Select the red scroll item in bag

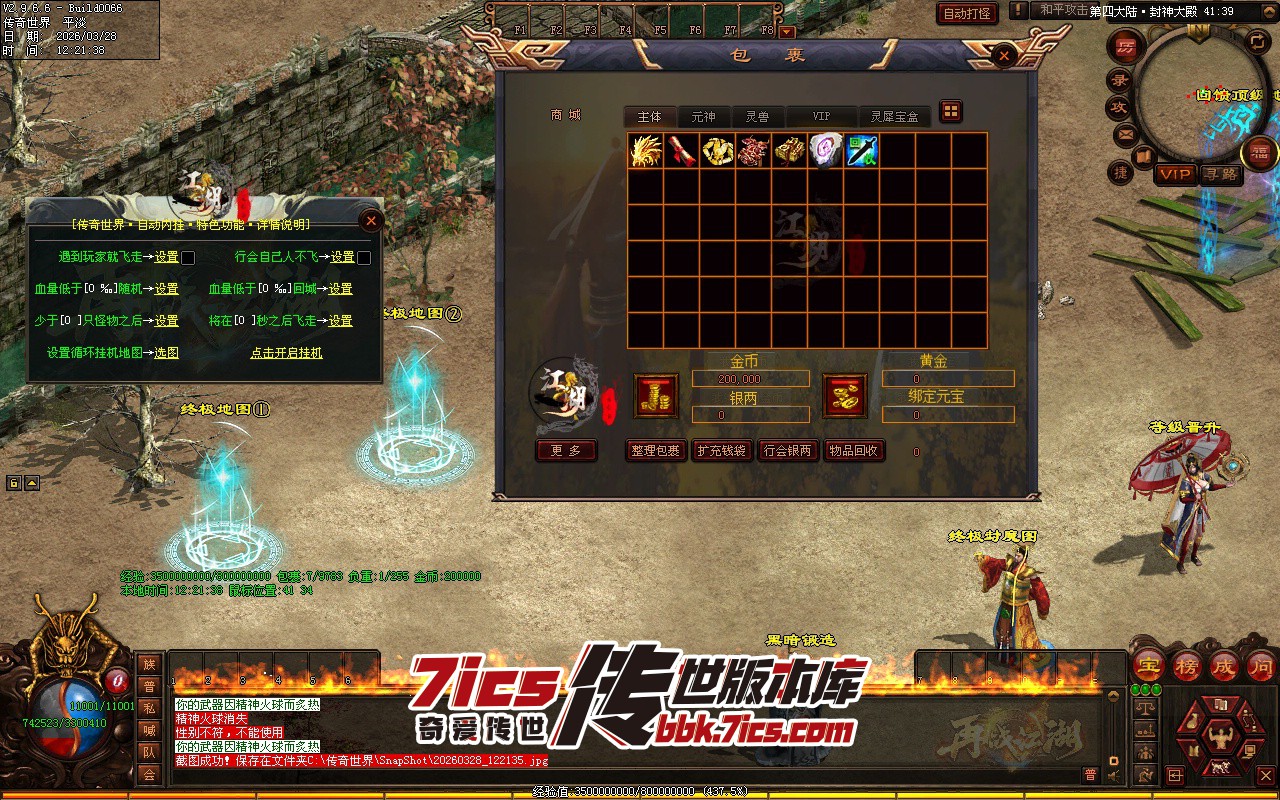pos(681,151)
